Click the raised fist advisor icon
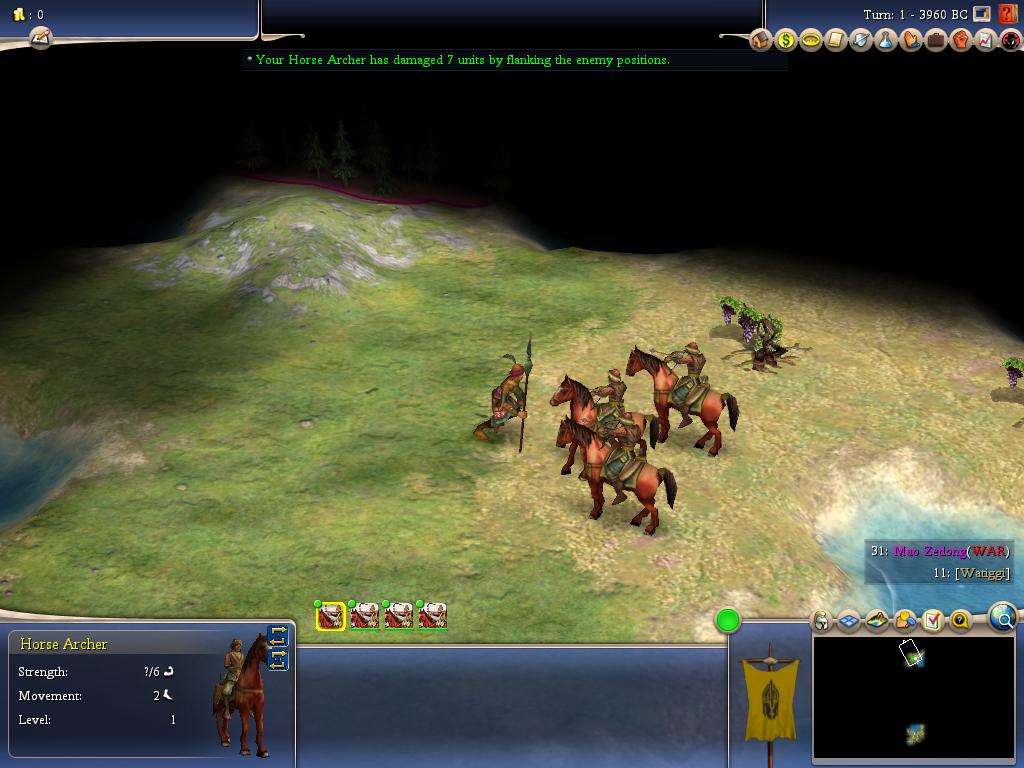The height and width of the screenshot is (768, 1024). click(x=961, y=40)
